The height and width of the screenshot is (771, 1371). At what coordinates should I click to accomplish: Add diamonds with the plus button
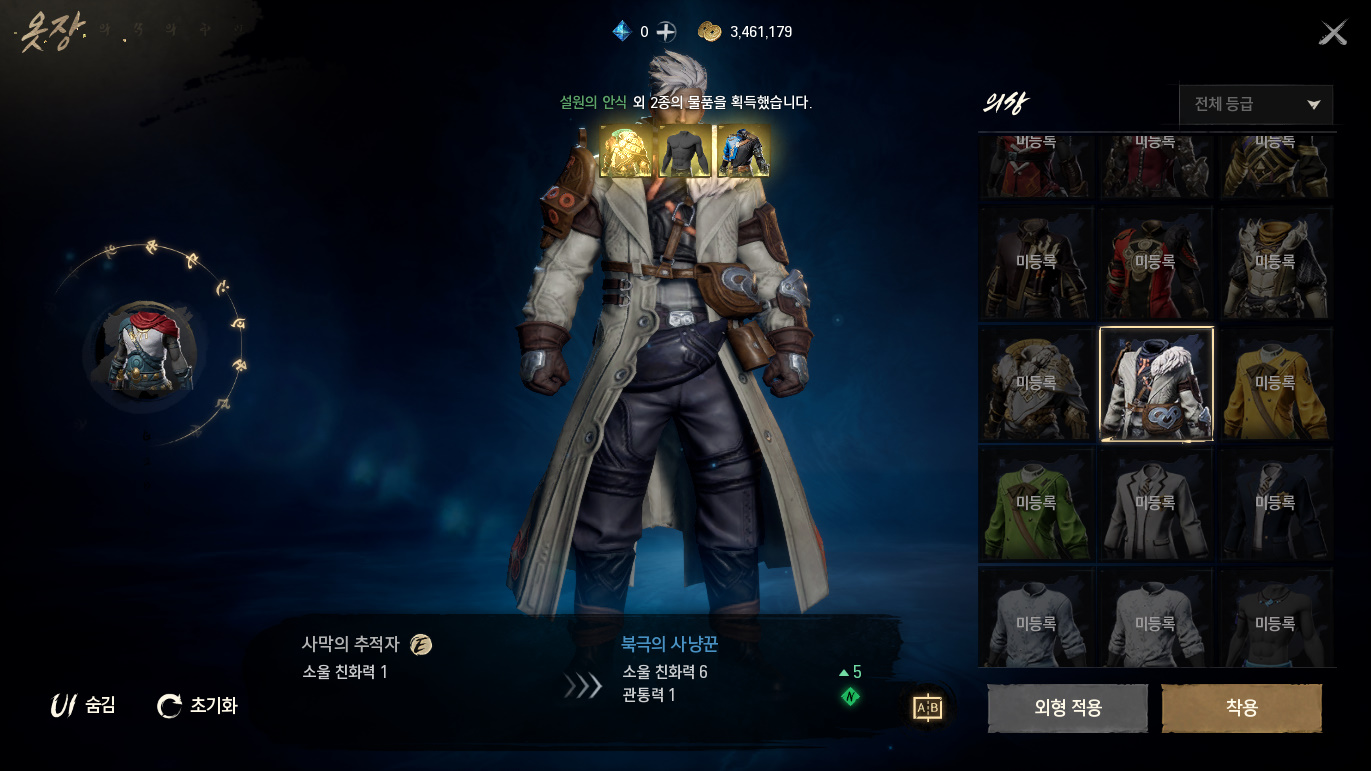click(x=666, y=32)
